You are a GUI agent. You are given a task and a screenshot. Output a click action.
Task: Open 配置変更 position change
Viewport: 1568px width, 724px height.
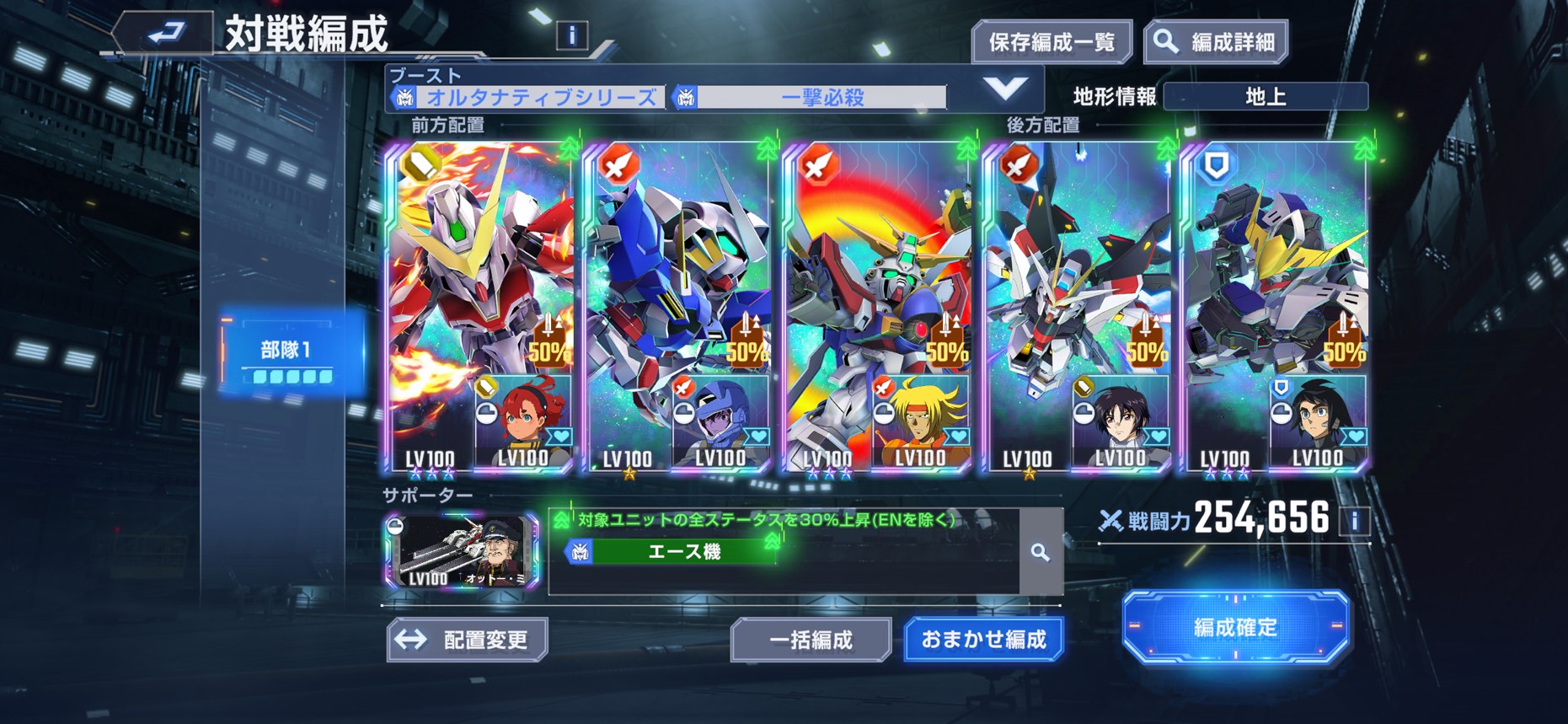point(468,640)
